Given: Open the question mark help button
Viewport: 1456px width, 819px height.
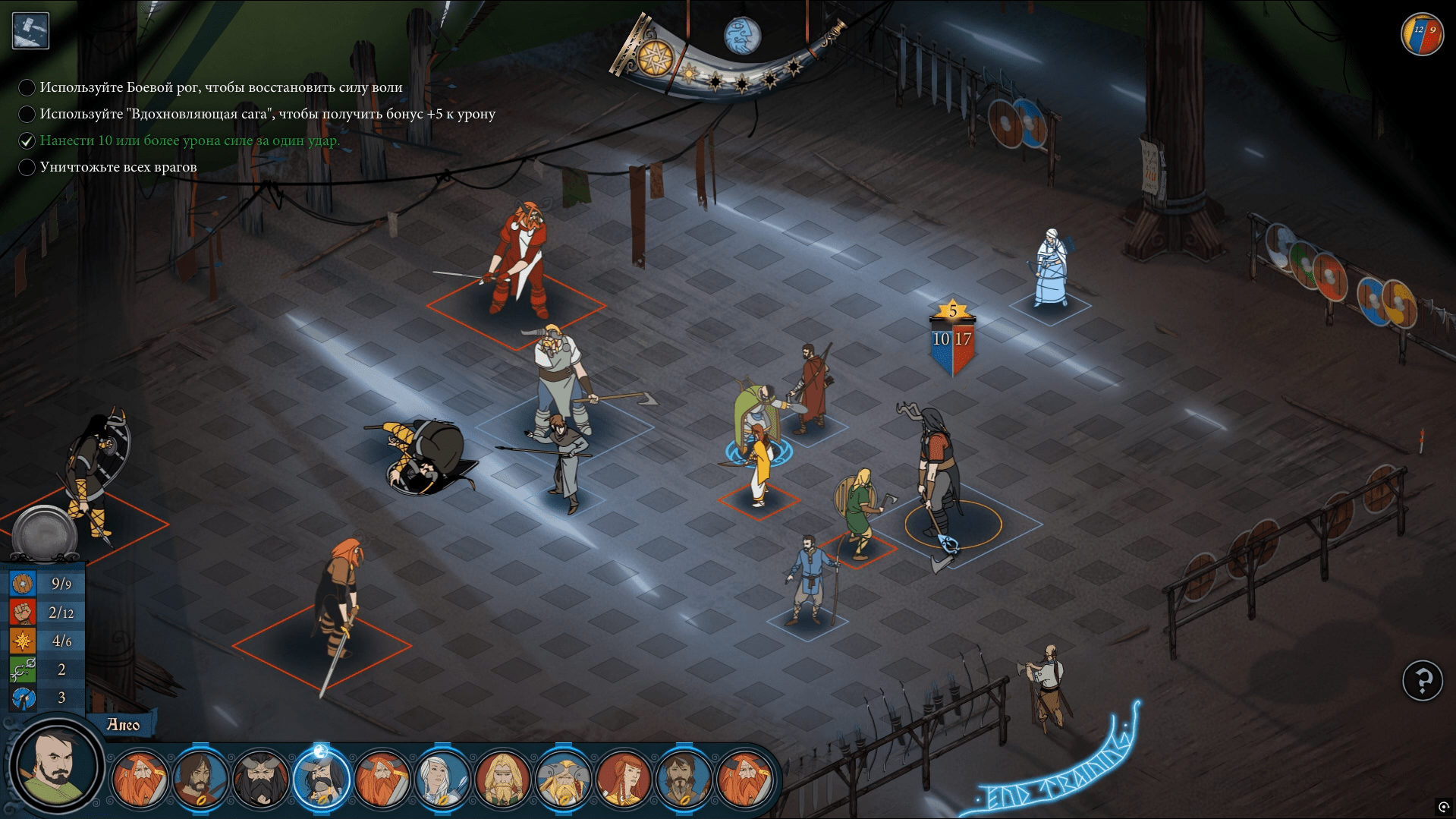Looking at the screenshot, I should tap(1422, 681).
